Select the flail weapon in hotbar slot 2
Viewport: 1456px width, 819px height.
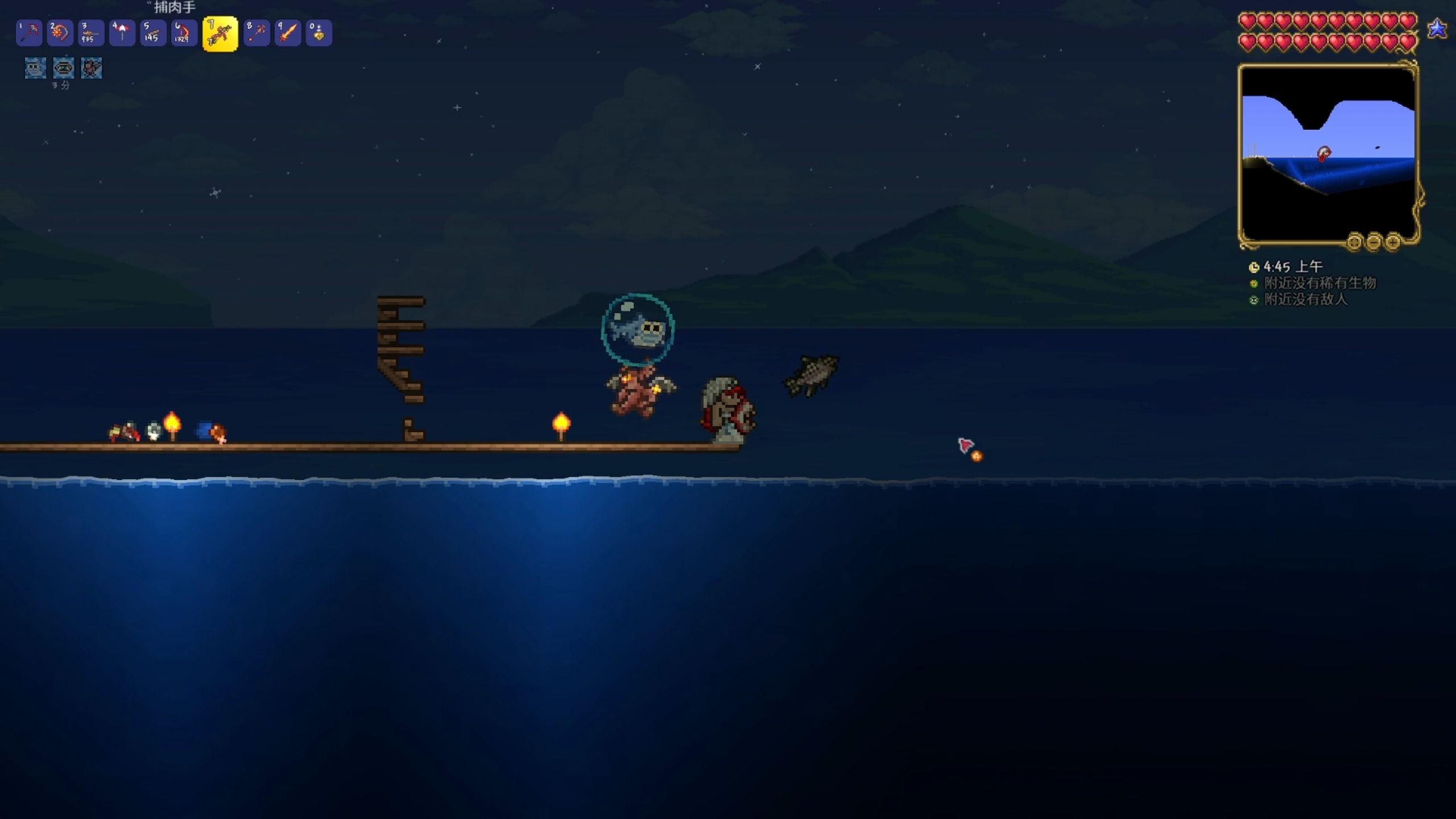tap(60, 33)
